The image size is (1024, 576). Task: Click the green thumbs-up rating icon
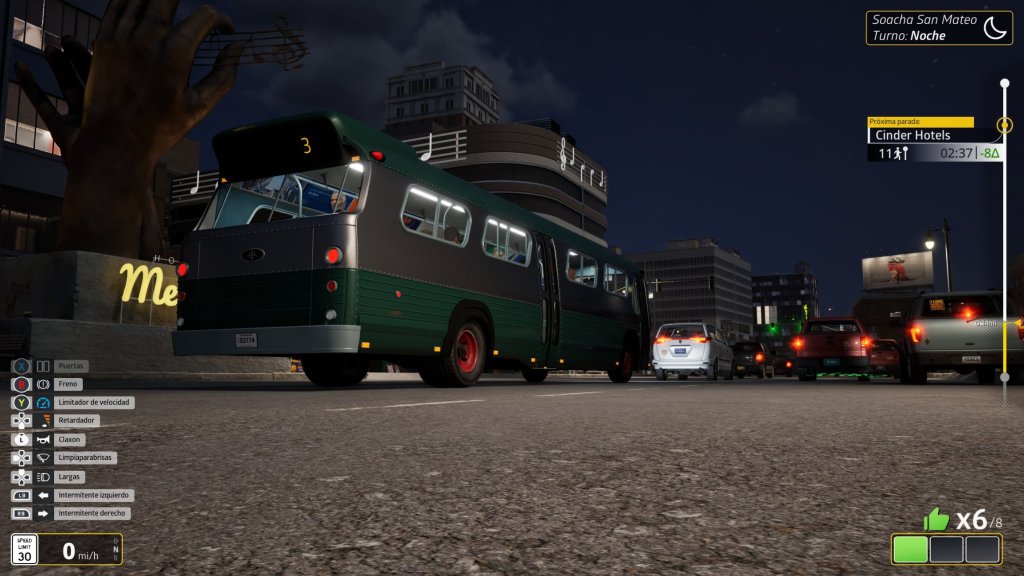935,519
